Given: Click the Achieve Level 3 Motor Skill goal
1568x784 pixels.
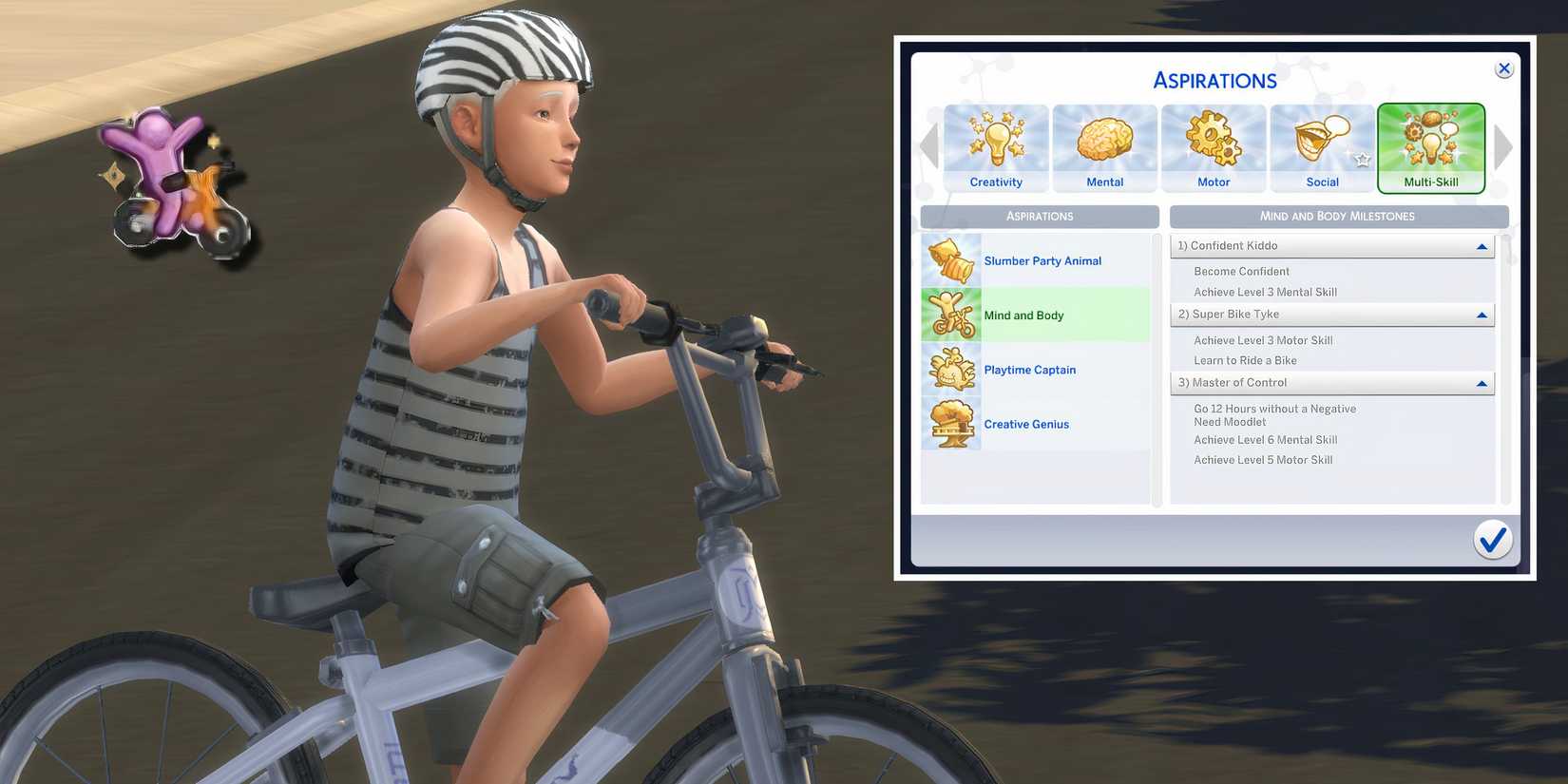Looking at the screenshot, I should coord(1264,339).
